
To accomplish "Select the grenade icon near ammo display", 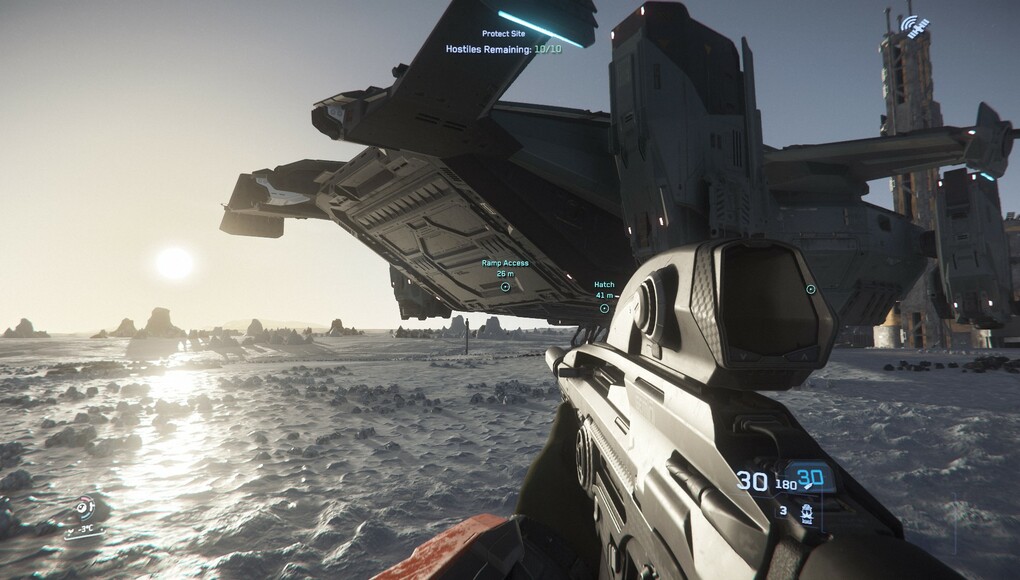I will pos(805,514).
